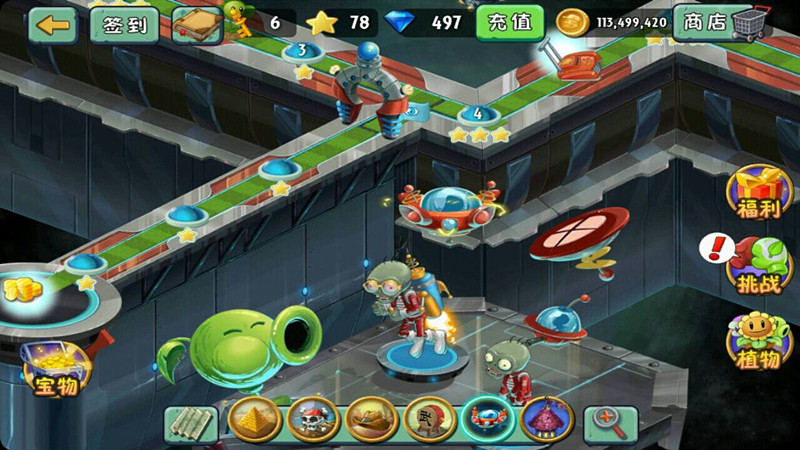
Task: Open the 植物 plants almanac
Action: coord(757,340)
